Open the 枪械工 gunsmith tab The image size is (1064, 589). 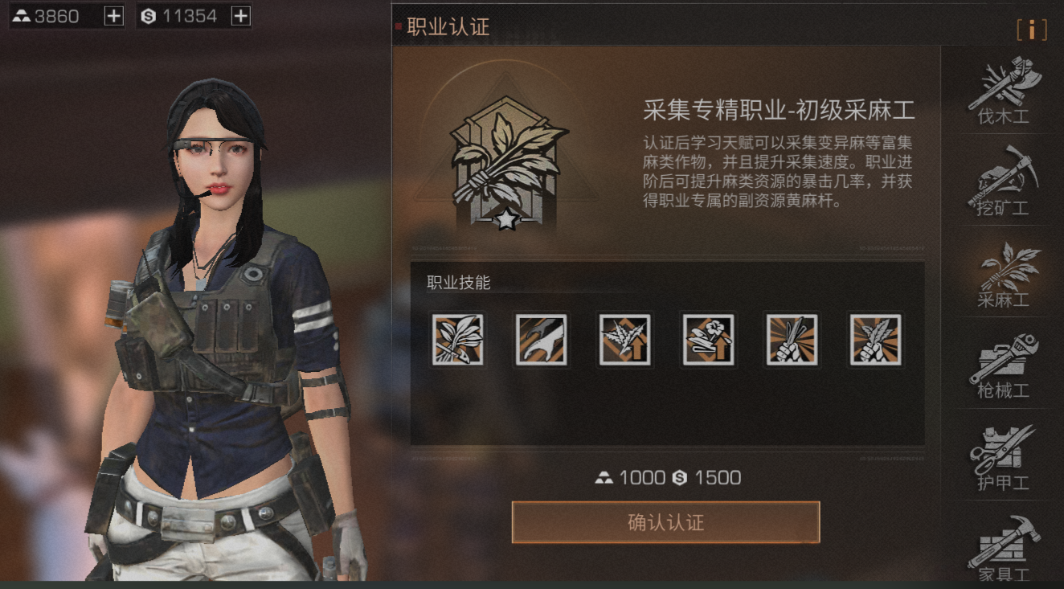(1001, 366)
